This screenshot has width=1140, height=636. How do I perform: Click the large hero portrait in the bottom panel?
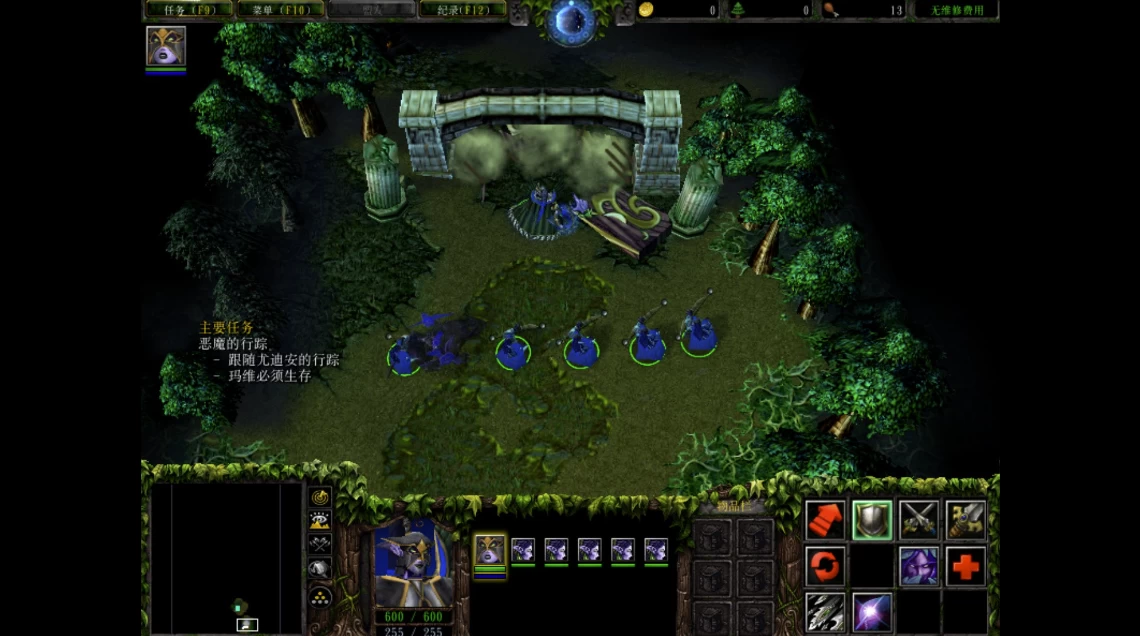coord(412,563)
